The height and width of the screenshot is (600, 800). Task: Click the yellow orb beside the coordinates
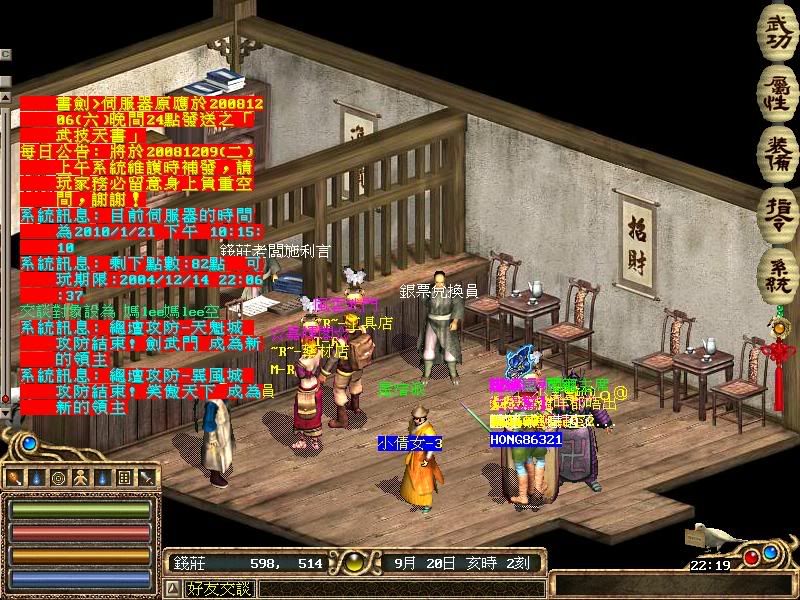point(352,563)
